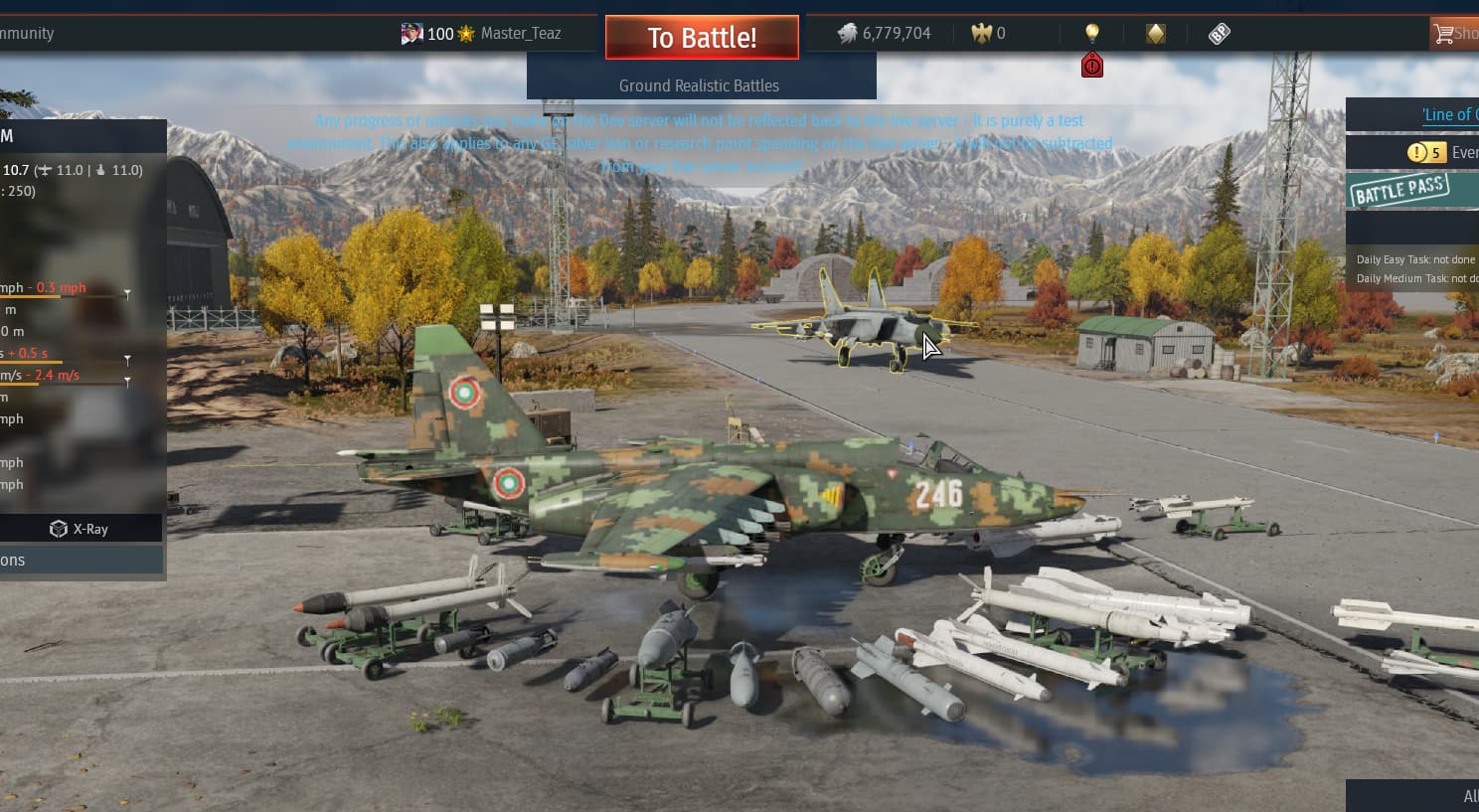Screen dimensions: 1479x812
Task: Click the Golden Eagles balance
Action: point(988,33)
